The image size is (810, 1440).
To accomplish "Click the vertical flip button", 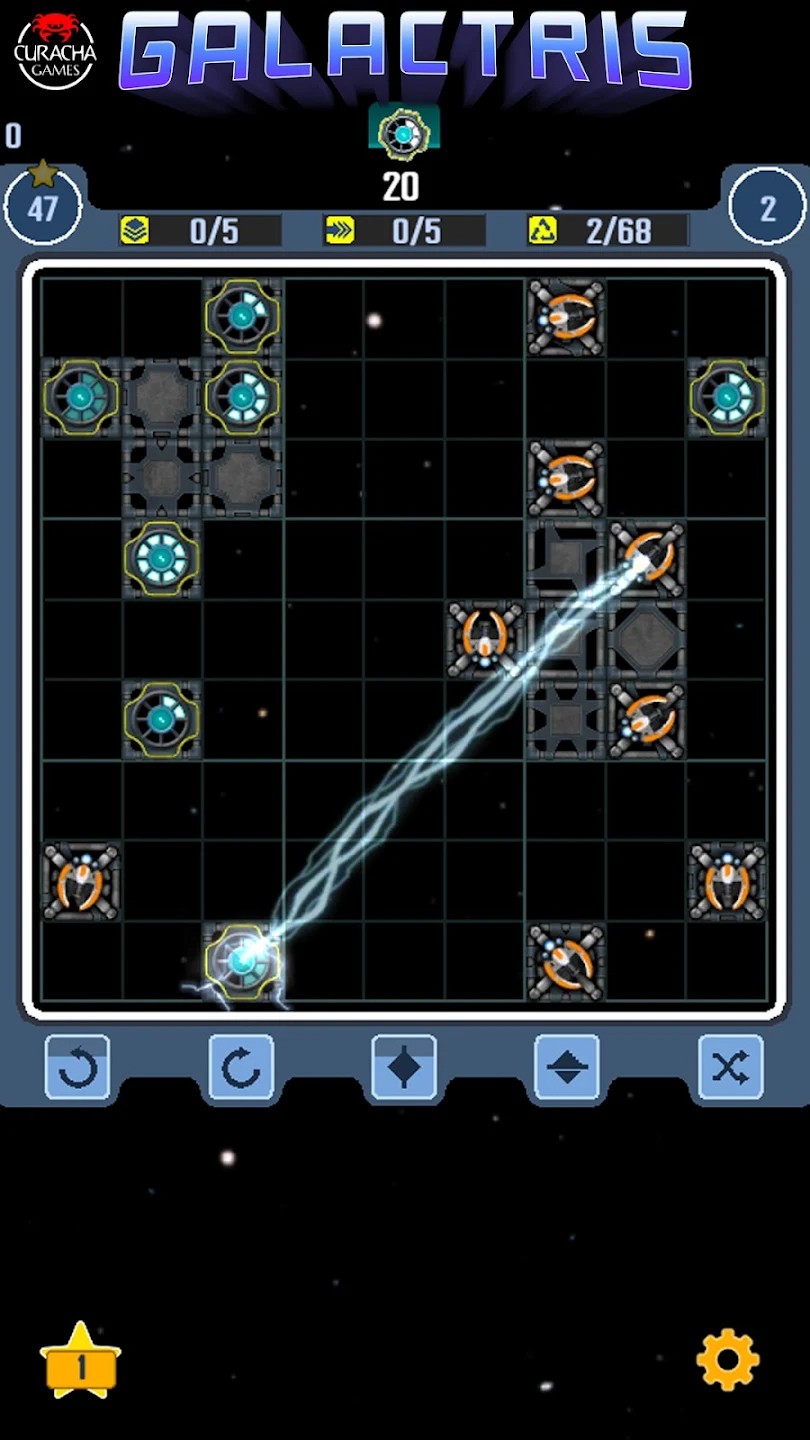I will click(x=567, y=1068).
